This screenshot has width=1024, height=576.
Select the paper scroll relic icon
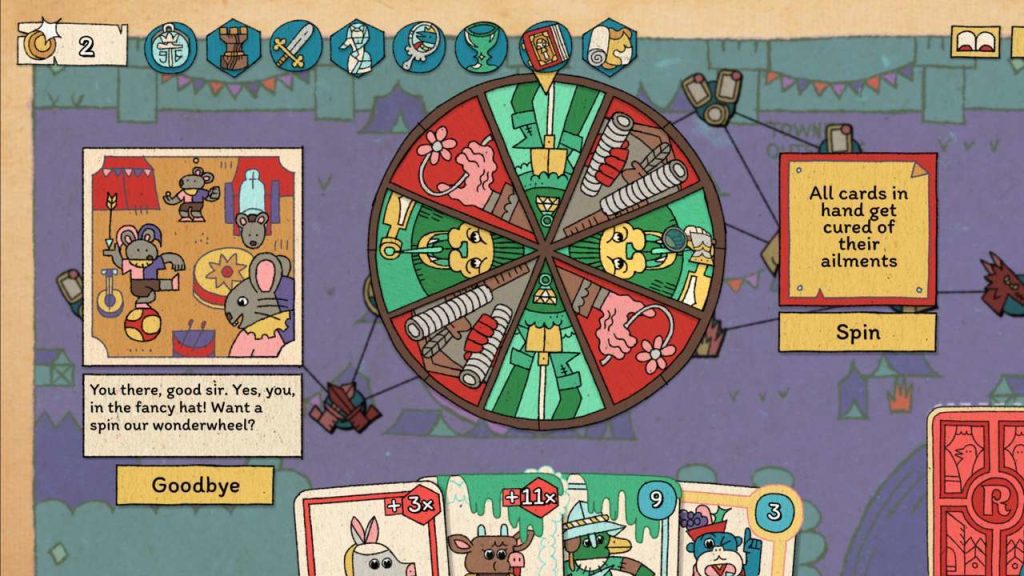(608, 47)
